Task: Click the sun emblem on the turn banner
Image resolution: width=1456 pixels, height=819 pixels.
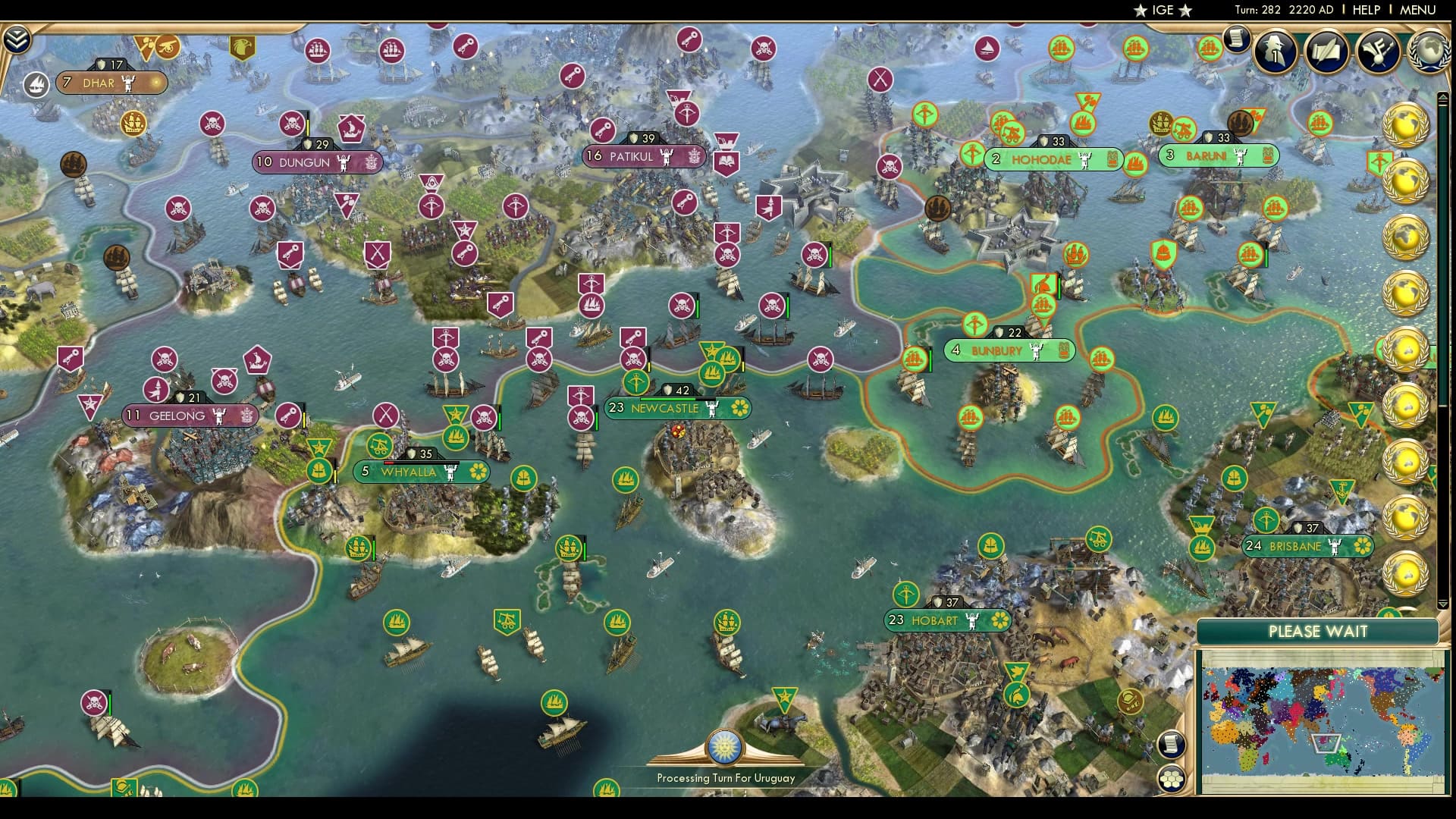Action: (x=726, y=747)
